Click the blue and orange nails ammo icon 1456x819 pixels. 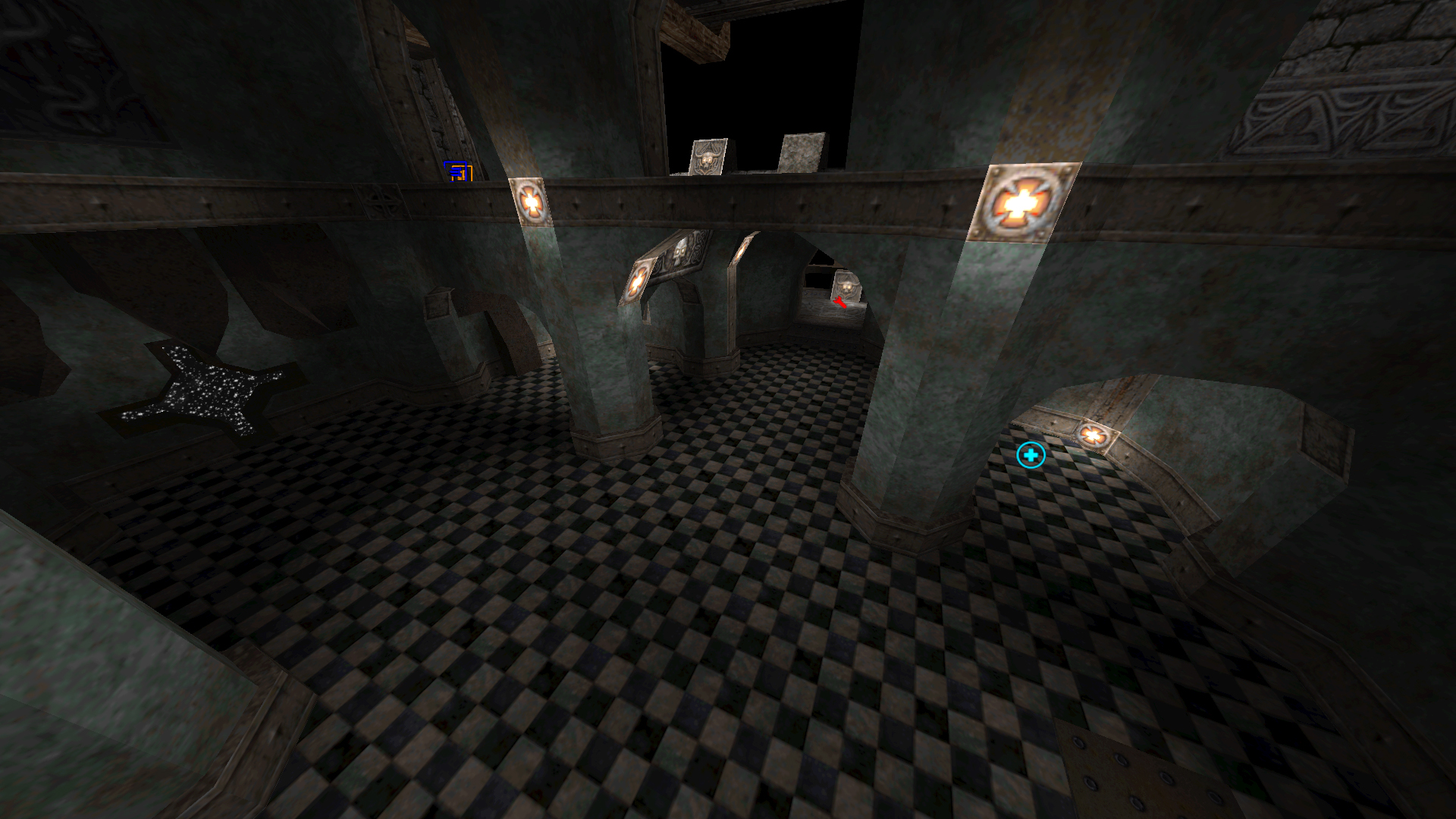pos(458,172)
